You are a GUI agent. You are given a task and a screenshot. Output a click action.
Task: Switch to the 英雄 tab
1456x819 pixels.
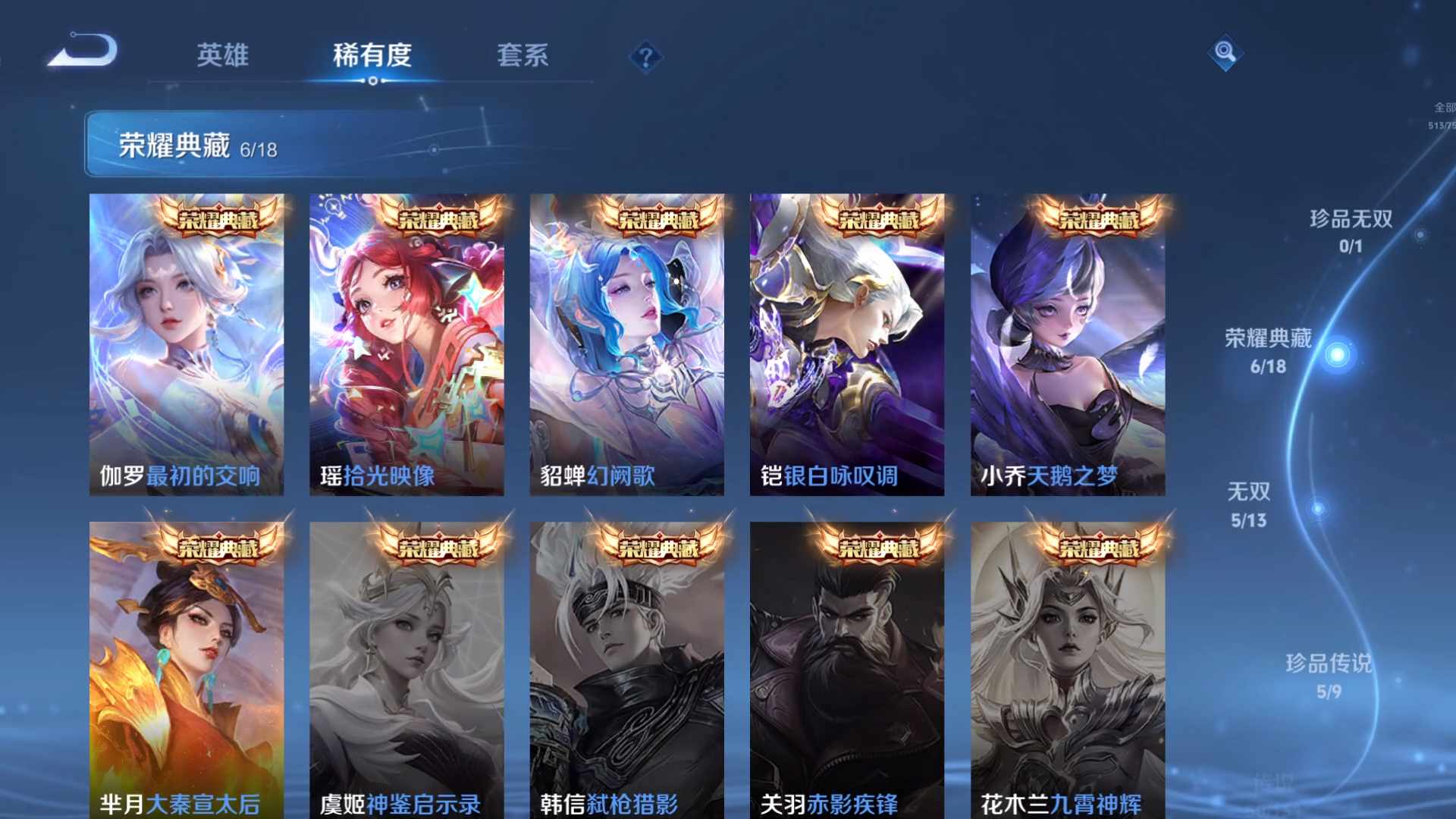coord(224,56)
